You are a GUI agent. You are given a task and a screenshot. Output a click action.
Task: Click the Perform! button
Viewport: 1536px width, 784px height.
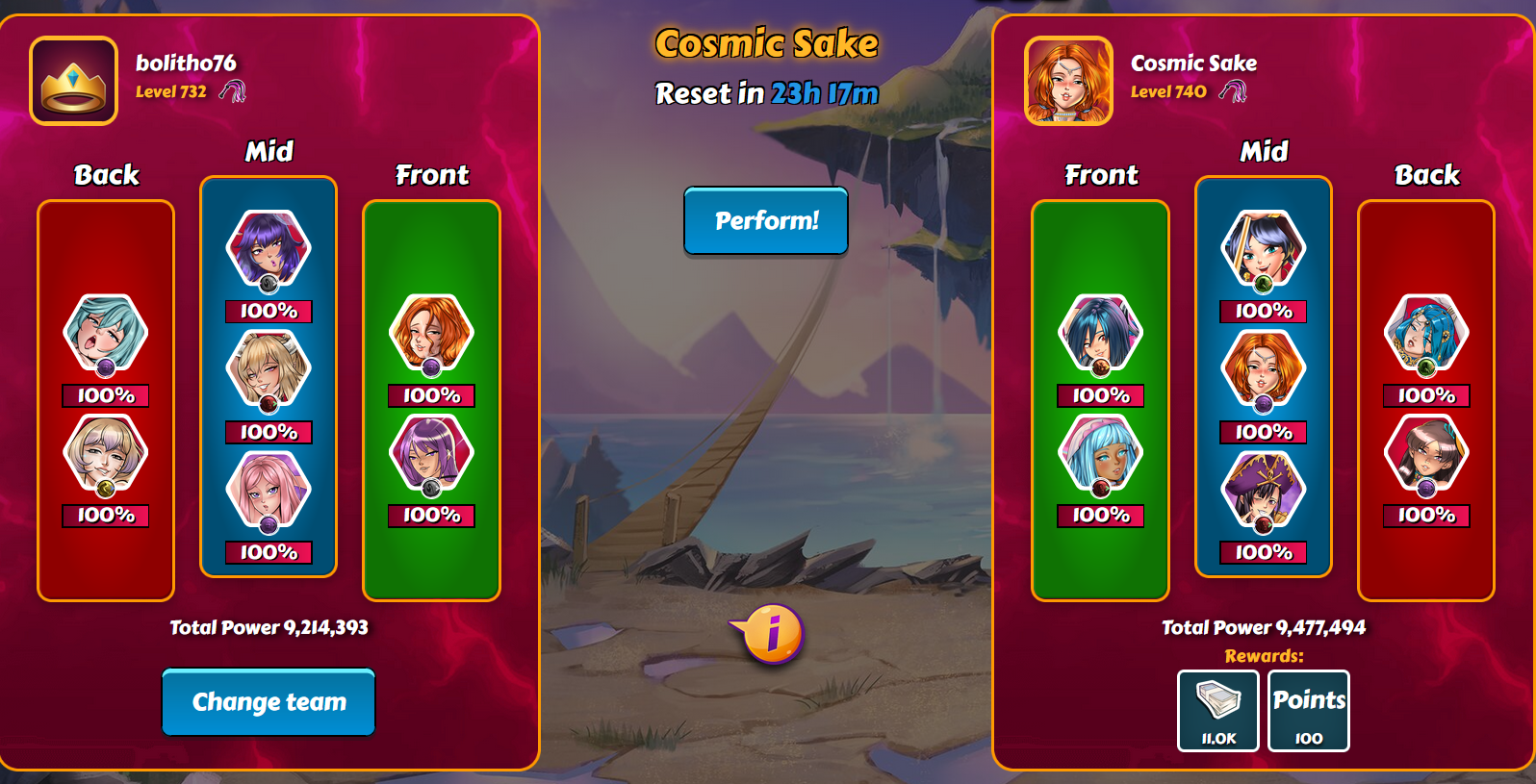(x=766, y=220)
